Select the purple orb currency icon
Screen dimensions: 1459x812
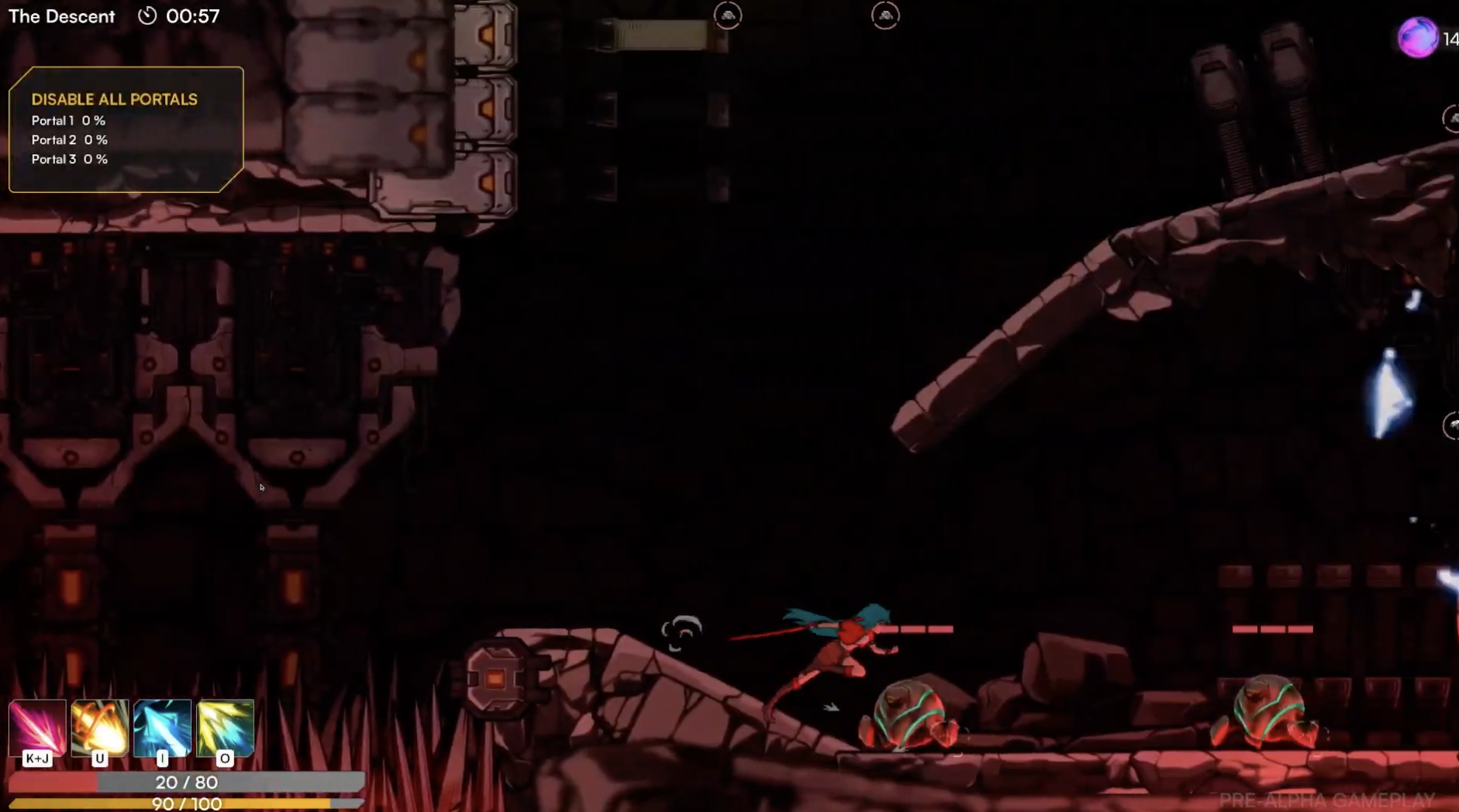(x=1417, y=37)
